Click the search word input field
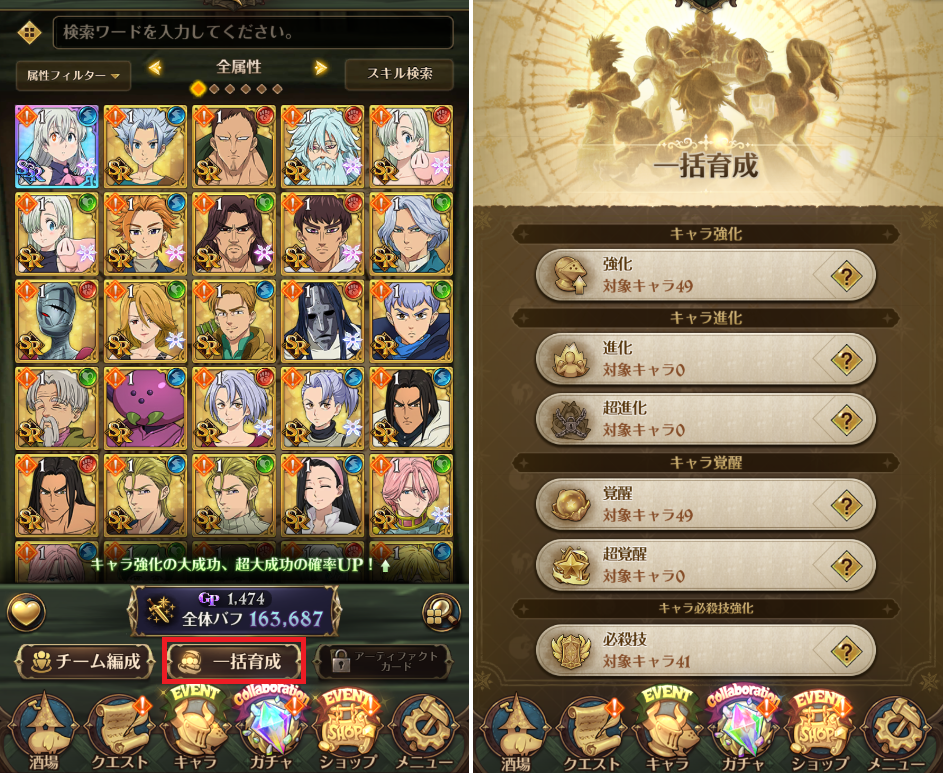This screenshot has height=773, width=944. 250,32
